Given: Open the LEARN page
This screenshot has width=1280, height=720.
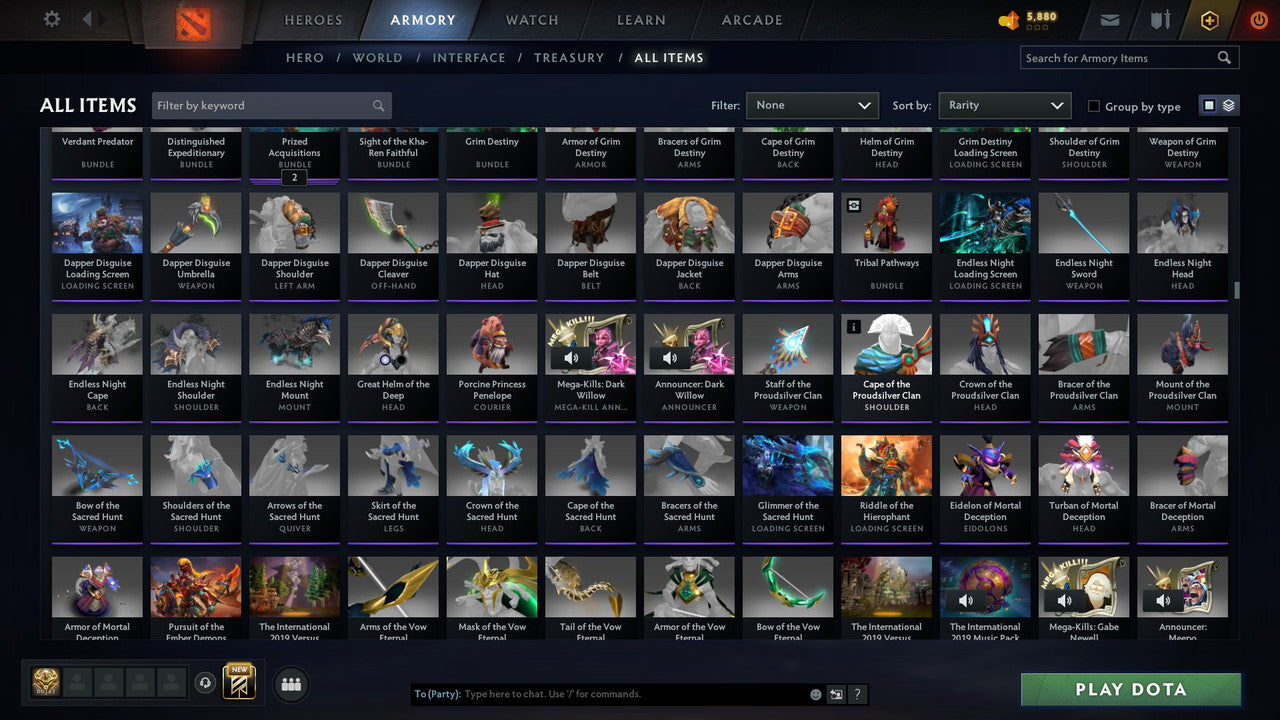Looking at the screenshot, I should pos(641,19).
